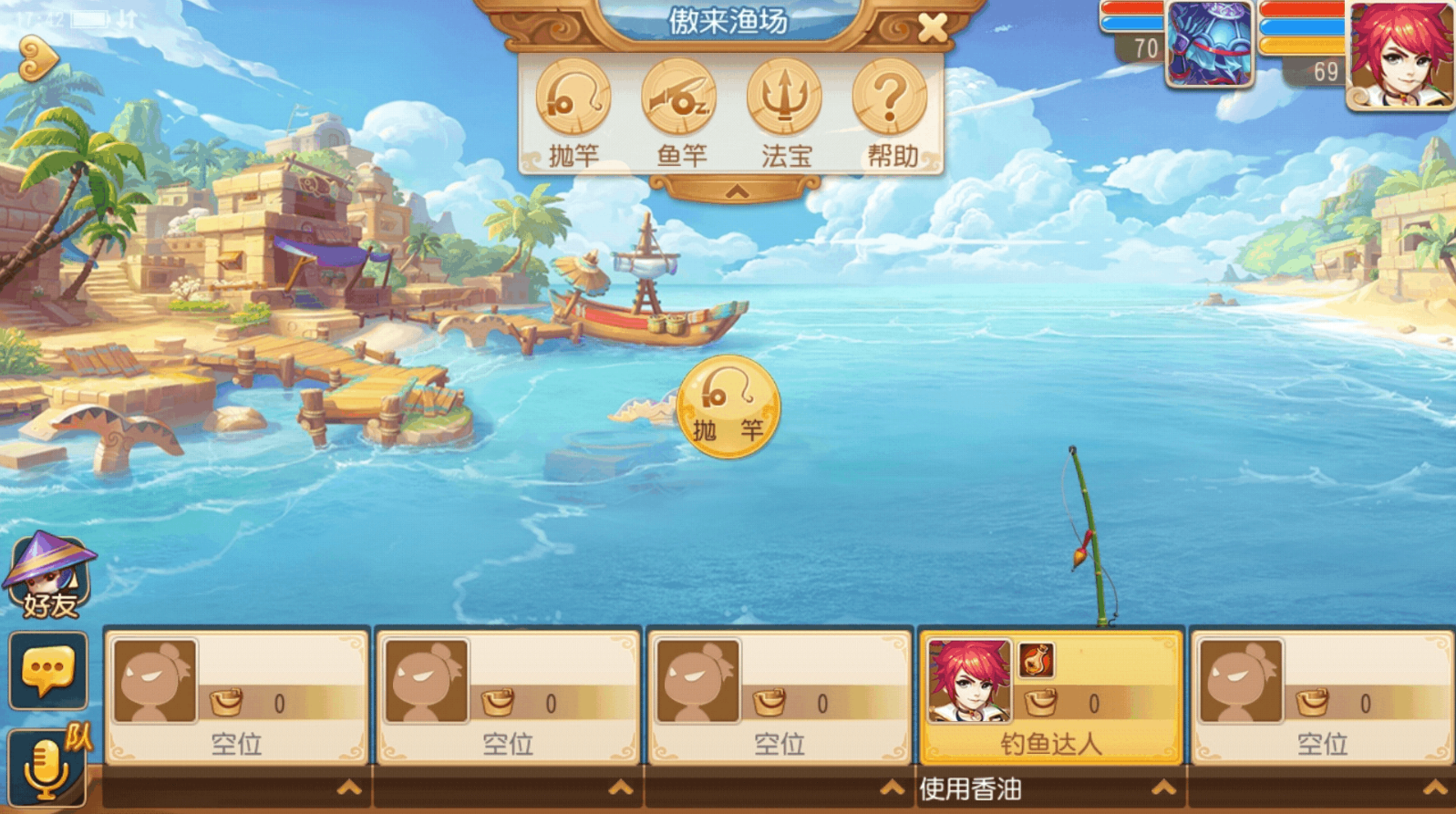Open the 好友 (friends) icon
The height and width of the screenshot is (814, 1456).
click(47, 578)
